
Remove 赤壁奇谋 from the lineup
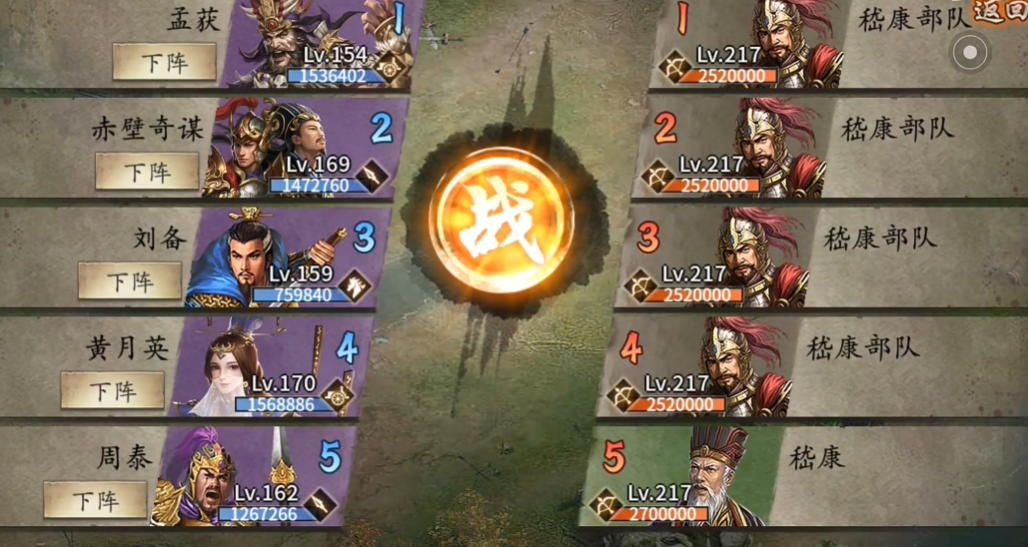tap(147, 171)
